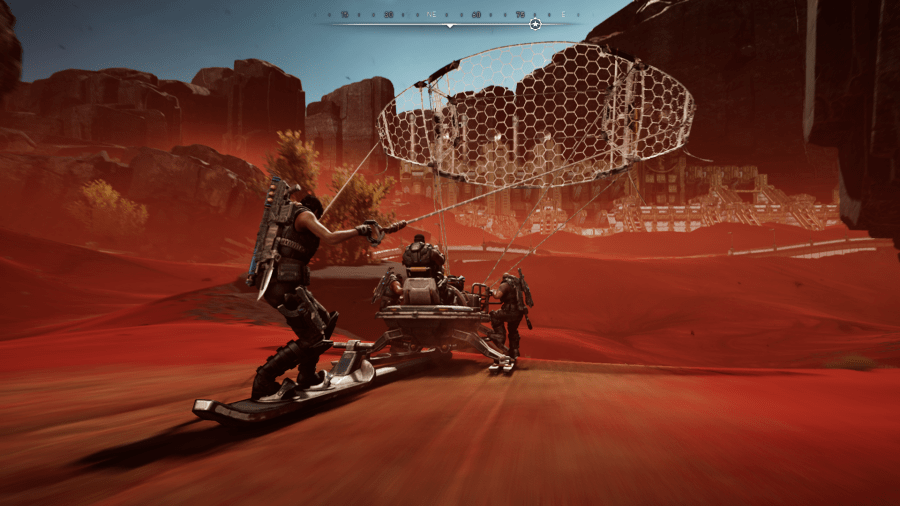
Task: Click the star objective marker on the compass
Action: click(535, 23)
